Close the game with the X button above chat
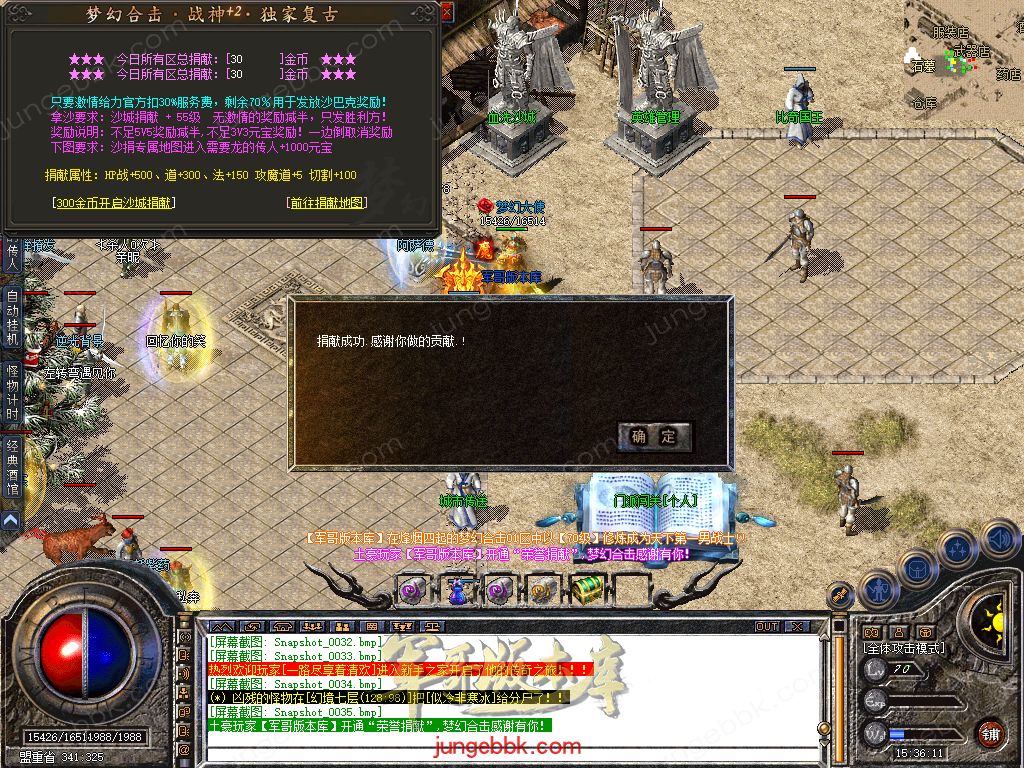 pos(795,627)
